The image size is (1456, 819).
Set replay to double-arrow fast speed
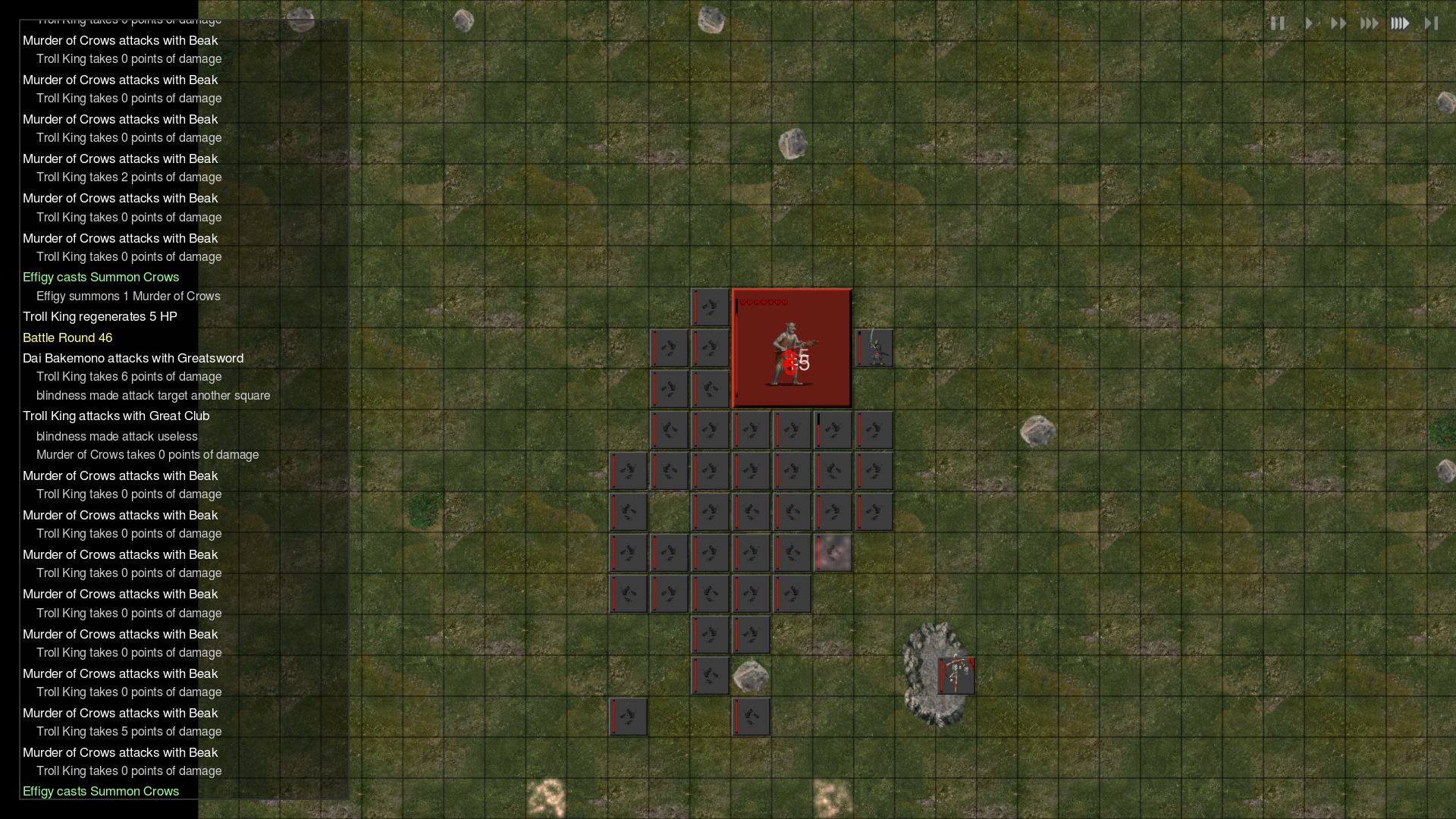click(x=1338, y=24)
